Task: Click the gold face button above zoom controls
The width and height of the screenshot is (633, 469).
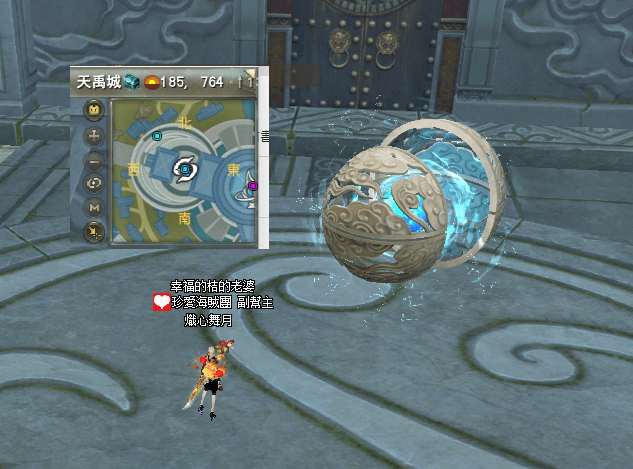Action: pyautogui.click(x=94, y=109)
